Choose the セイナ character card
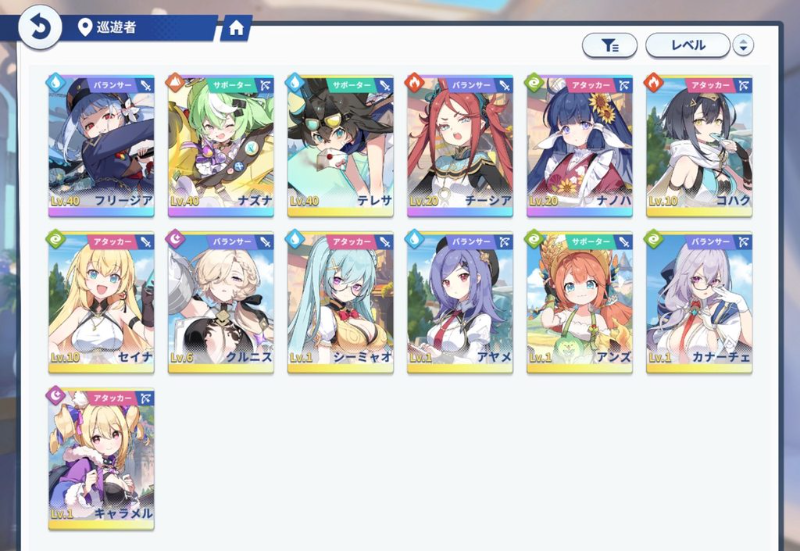The height and width of the screenshot is (551, 800). coord(101,301)
